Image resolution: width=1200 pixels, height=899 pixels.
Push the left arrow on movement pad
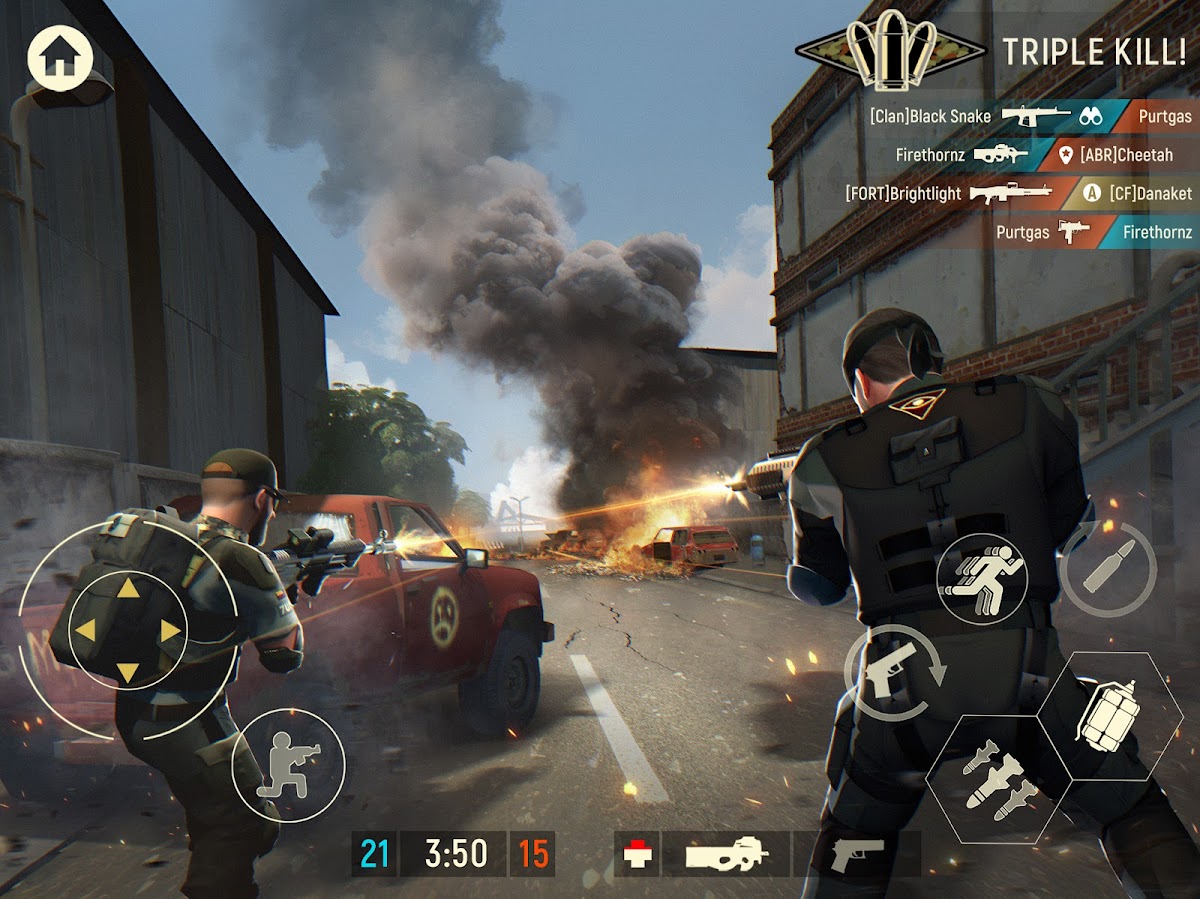click(86, 630)
